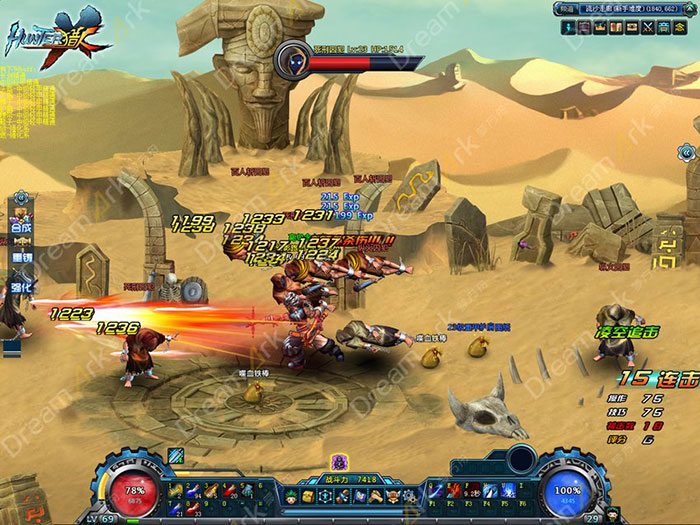
Task: Open the side gear button at right edge
Action: pos(688,152)
